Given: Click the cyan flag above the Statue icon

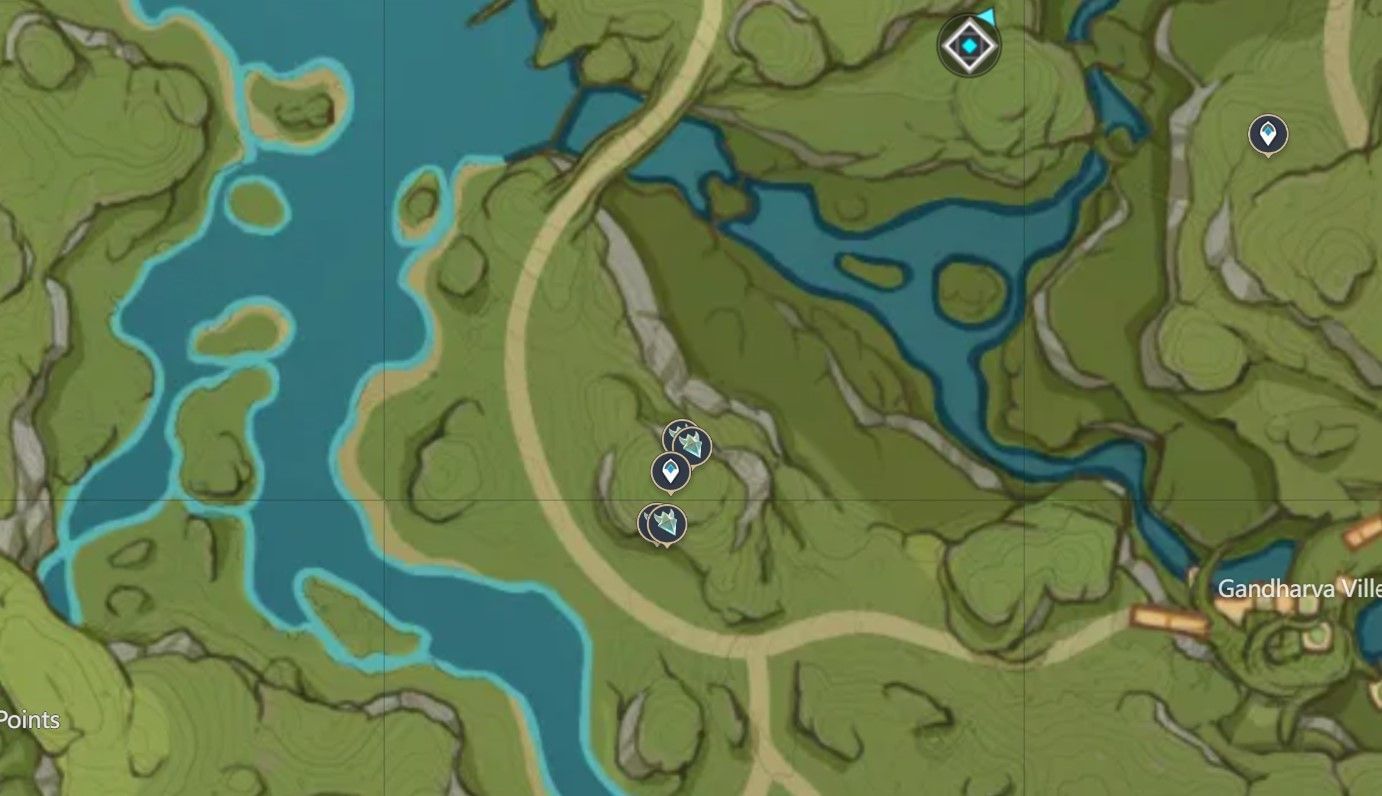Looking at the screenshot, I should (984, 15).
